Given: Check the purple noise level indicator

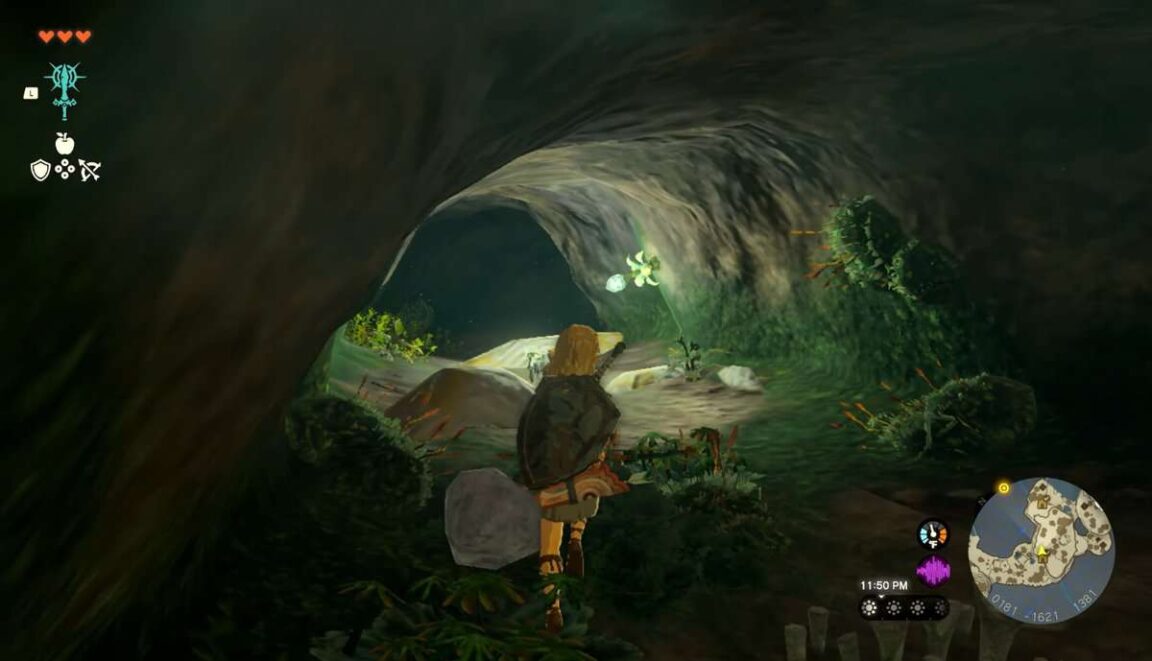Looking at the screenshot, I should (x=933, y=571).
